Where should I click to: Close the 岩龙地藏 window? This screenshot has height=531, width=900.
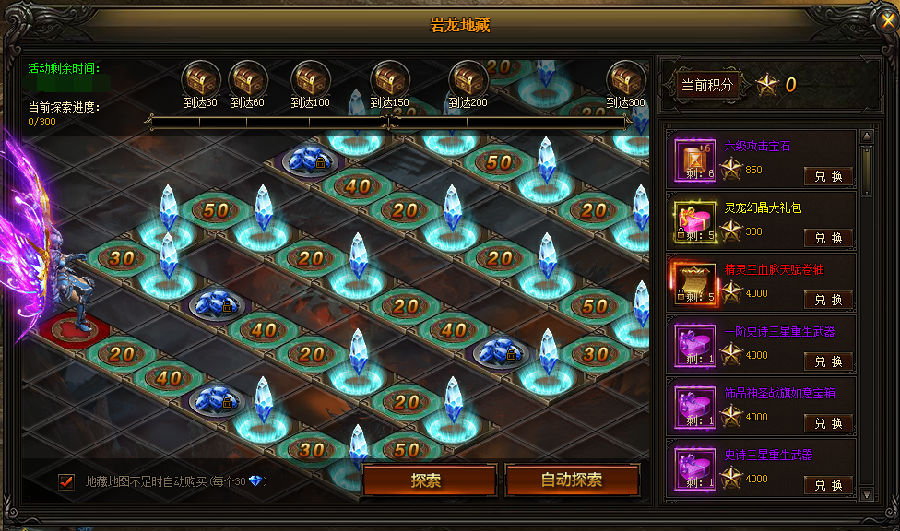click(x=886, y=20)
